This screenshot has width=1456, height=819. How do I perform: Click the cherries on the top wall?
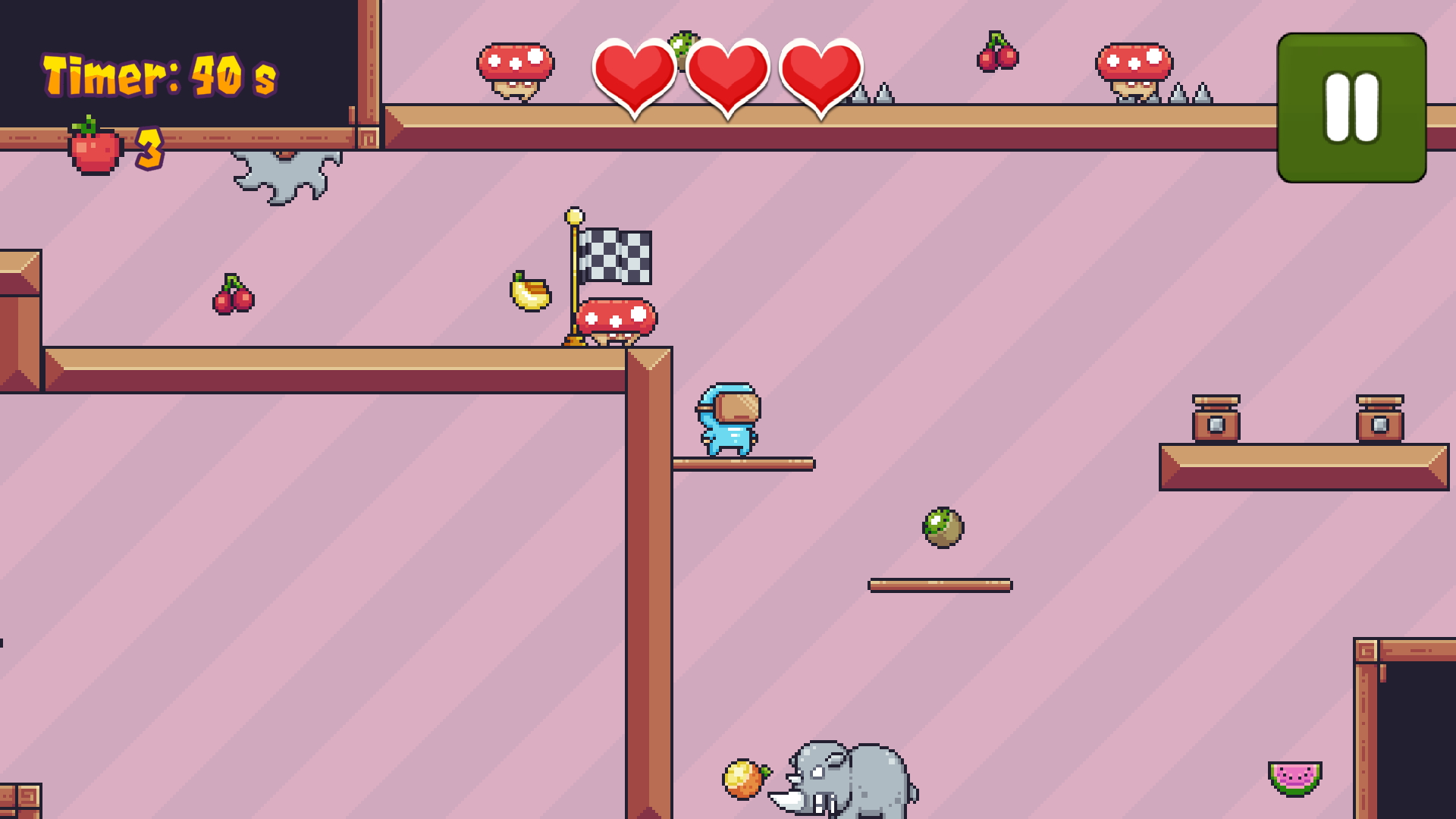(x=997, y=55)
